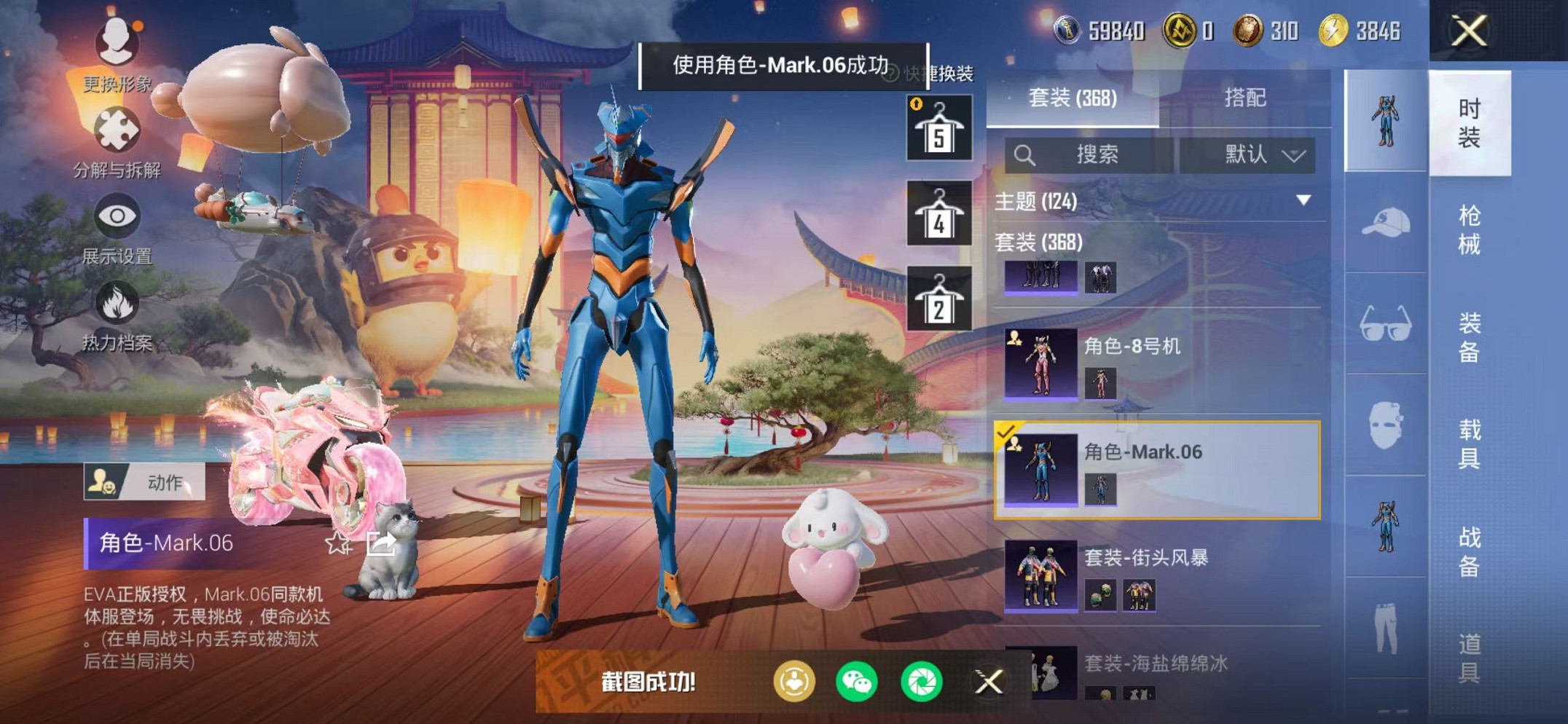The height and width of the screenshot is (724, 1568).
Task: Click the search magnifier icon
Action: coord(1027,155)
